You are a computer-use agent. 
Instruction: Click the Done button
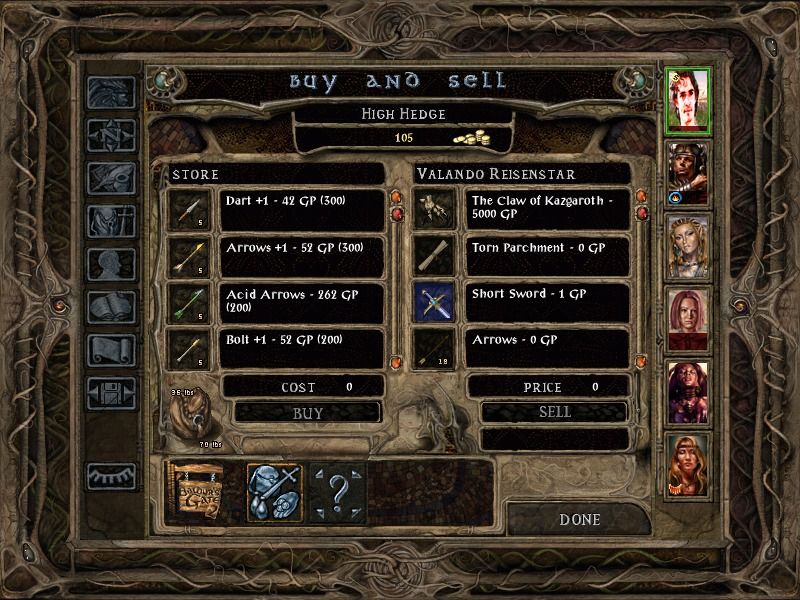click(x=580, y=519)
